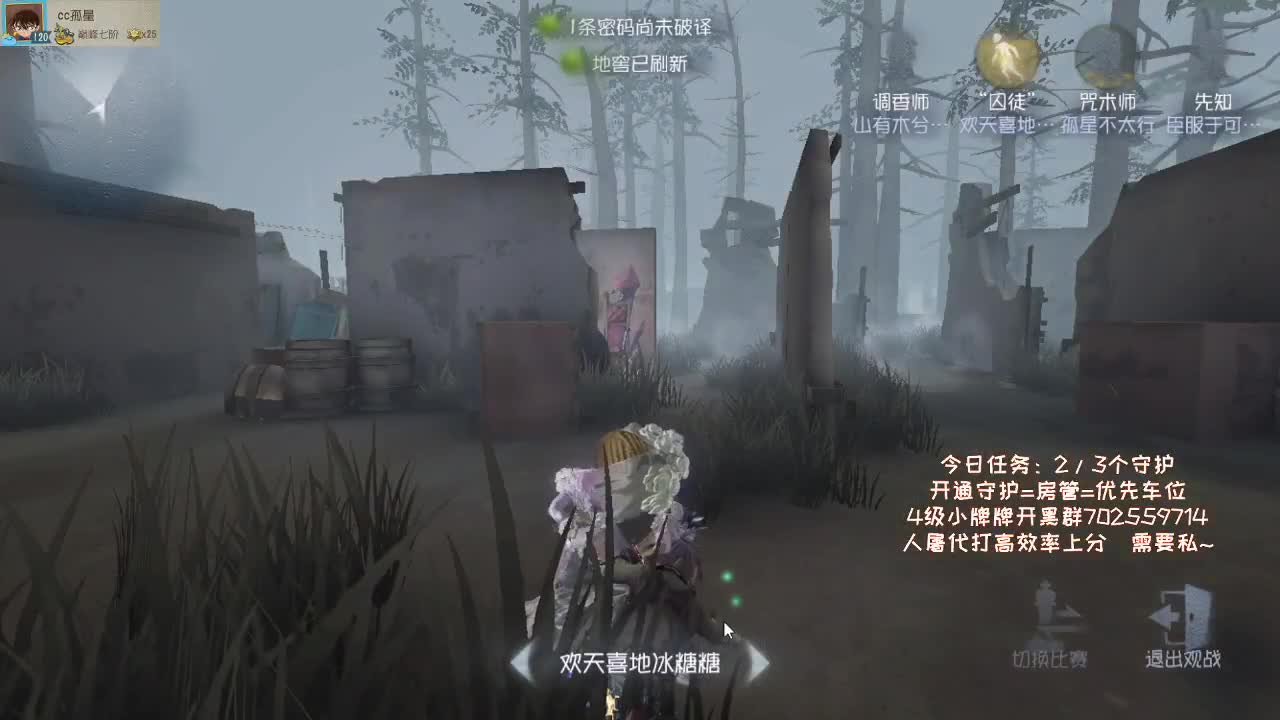Click the level 120 badge on the avatar
Image resolution: width=1280 pixels, height=720 pixels.
tap(41, 37)
